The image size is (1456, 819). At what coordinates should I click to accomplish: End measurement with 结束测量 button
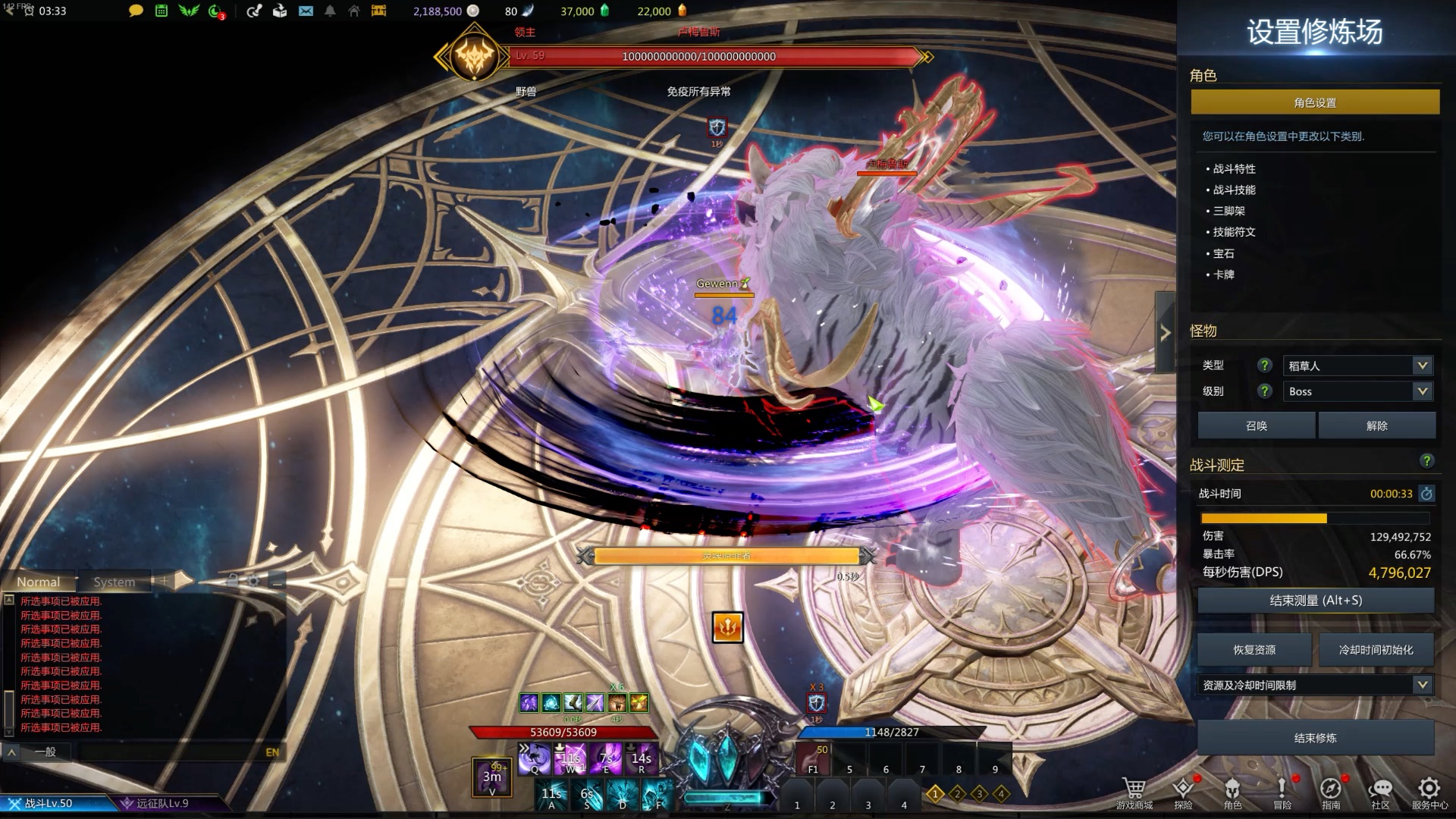click(x=1315, y=601)
